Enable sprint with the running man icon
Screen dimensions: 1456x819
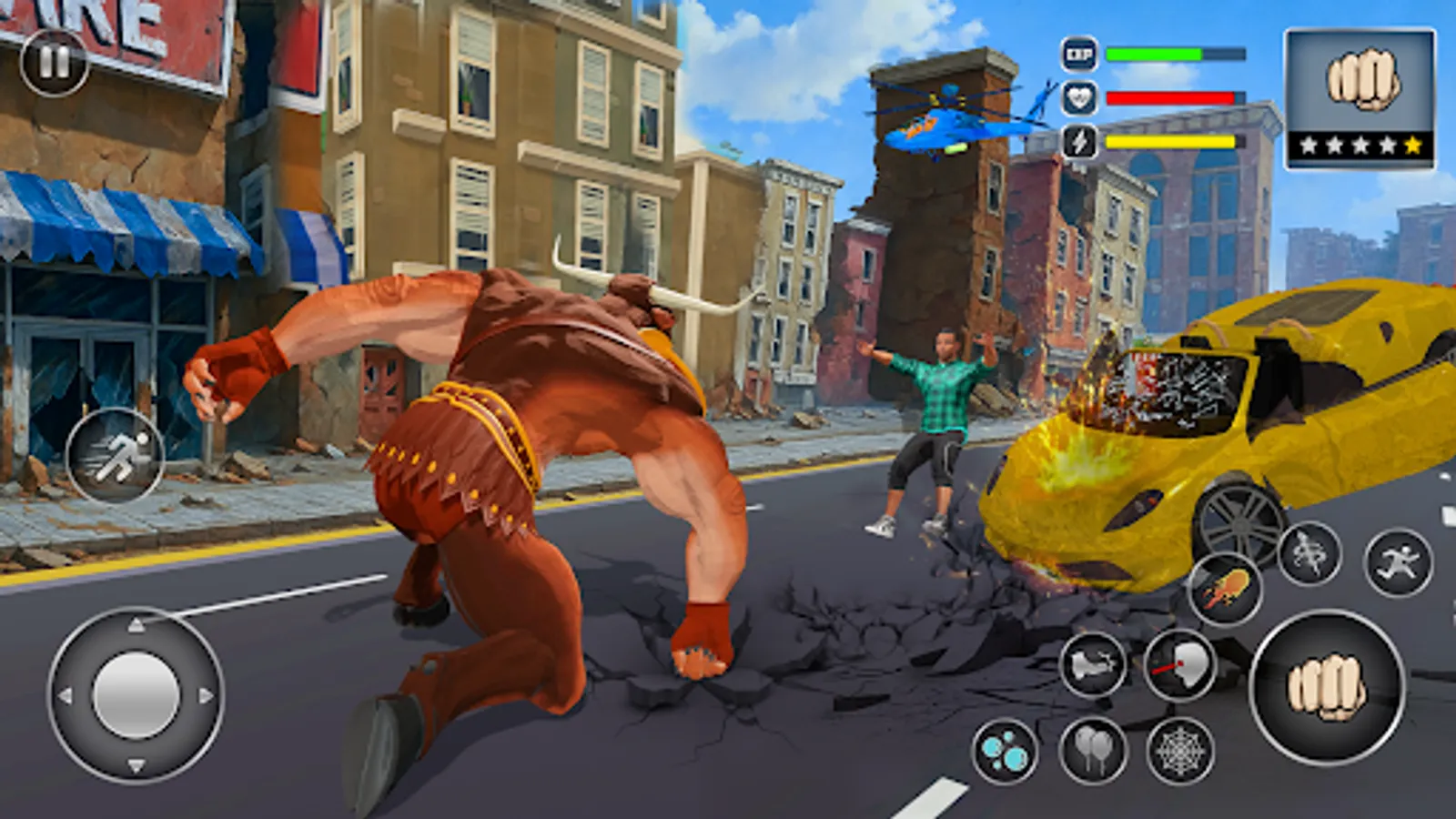tap(116, 458)
